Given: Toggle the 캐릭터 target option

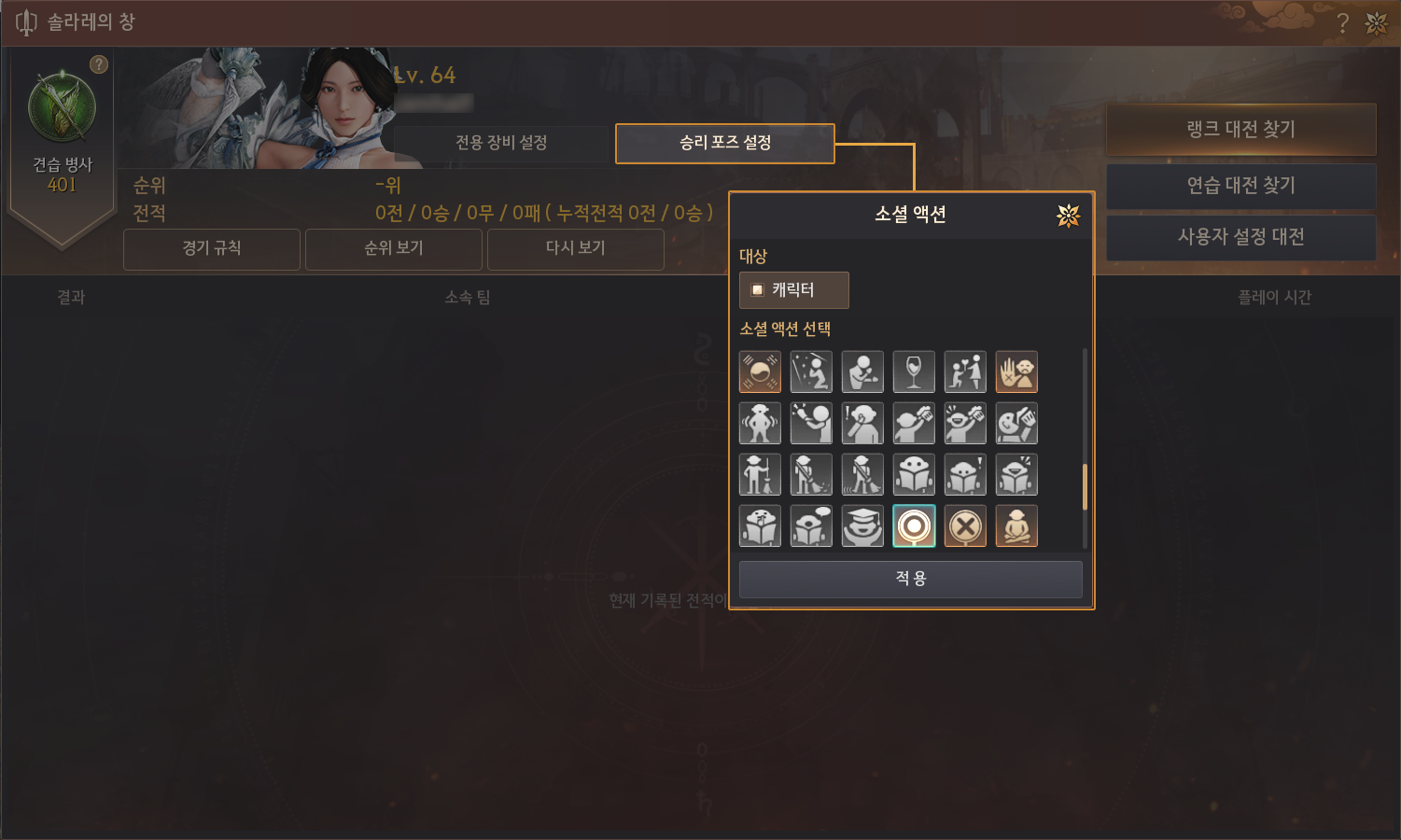Looking at the screenshot, I should (793, 290).
